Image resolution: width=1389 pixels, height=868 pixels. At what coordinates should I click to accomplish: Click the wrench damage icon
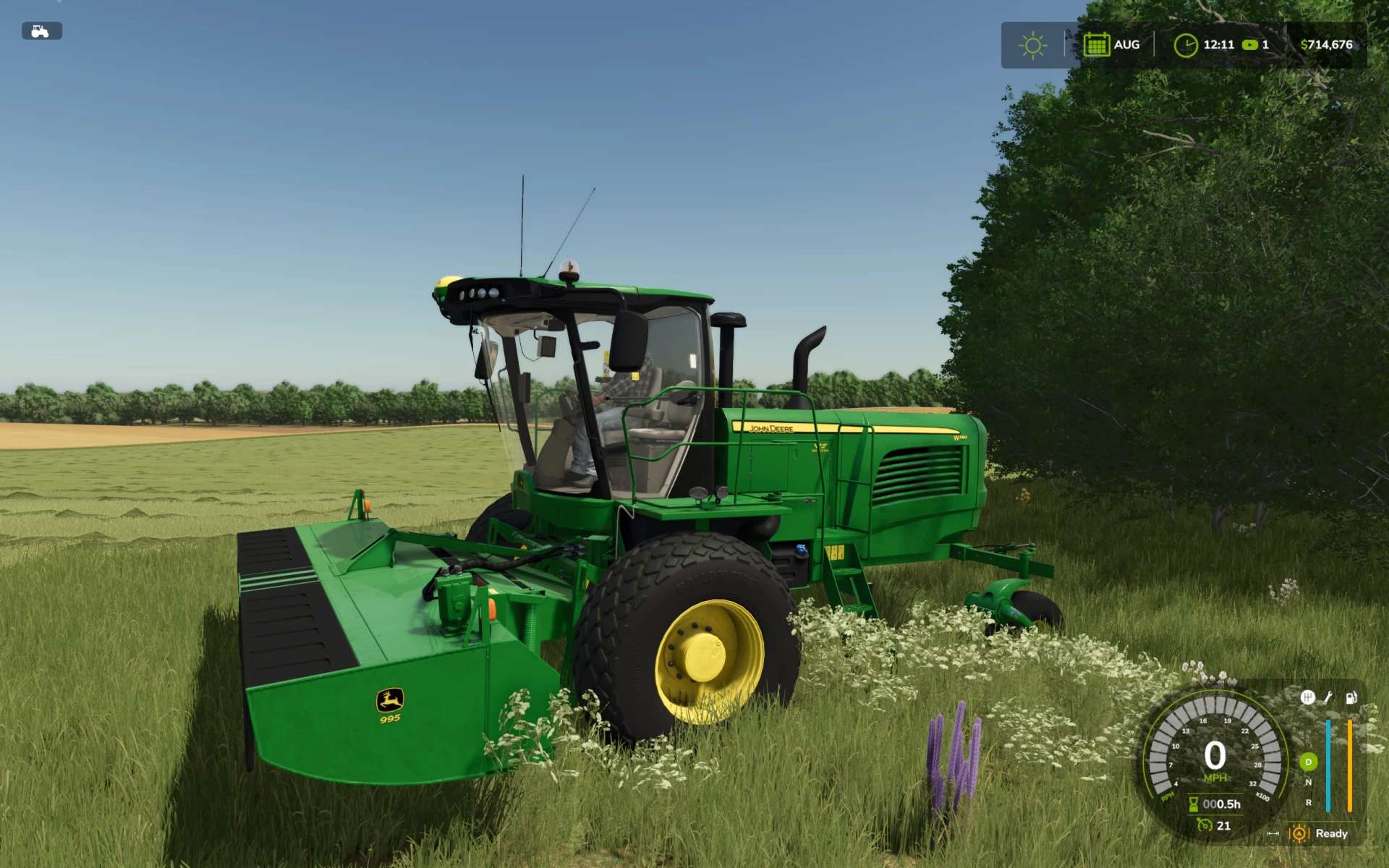point(1328,697)
